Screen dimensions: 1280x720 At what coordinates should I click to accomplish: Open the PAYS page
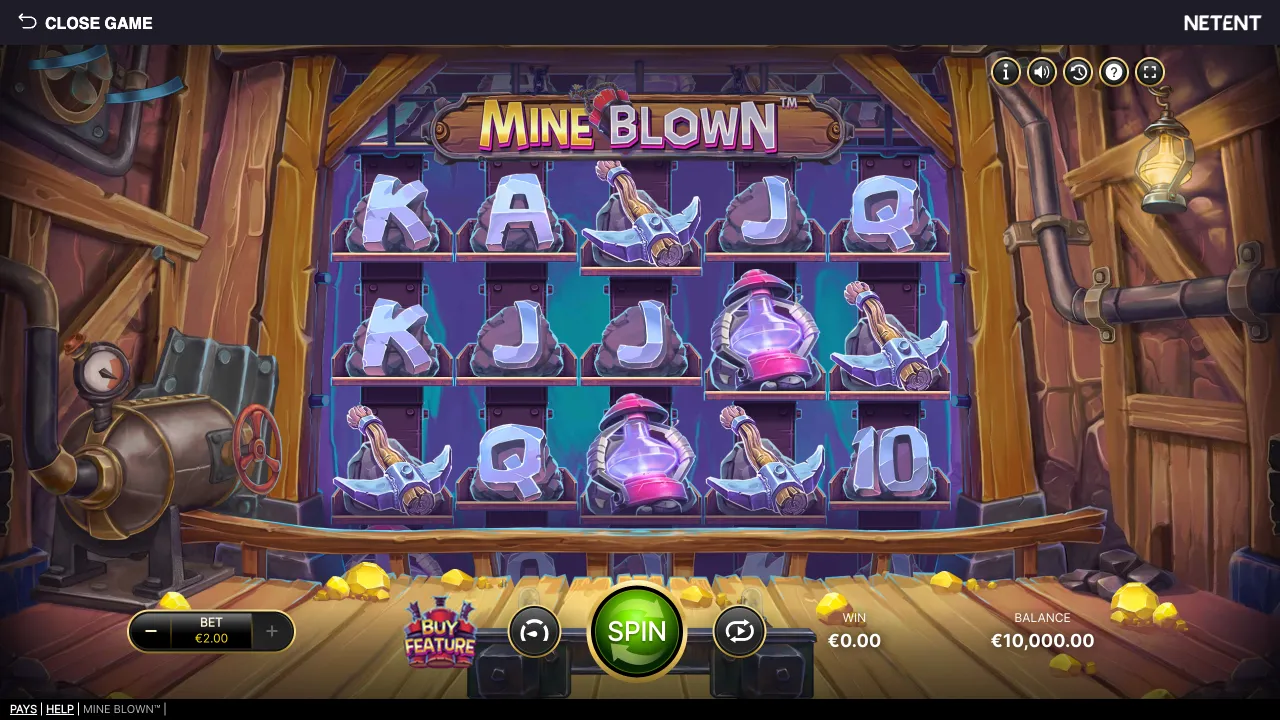pos(23,709)
